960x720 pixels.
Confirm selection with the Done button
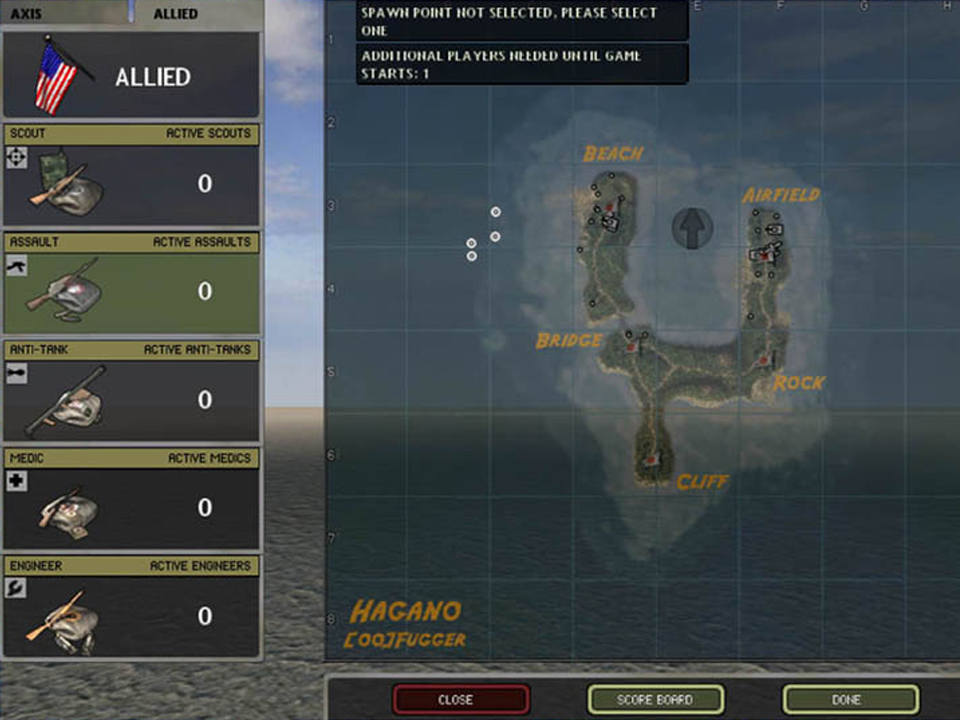850,699
